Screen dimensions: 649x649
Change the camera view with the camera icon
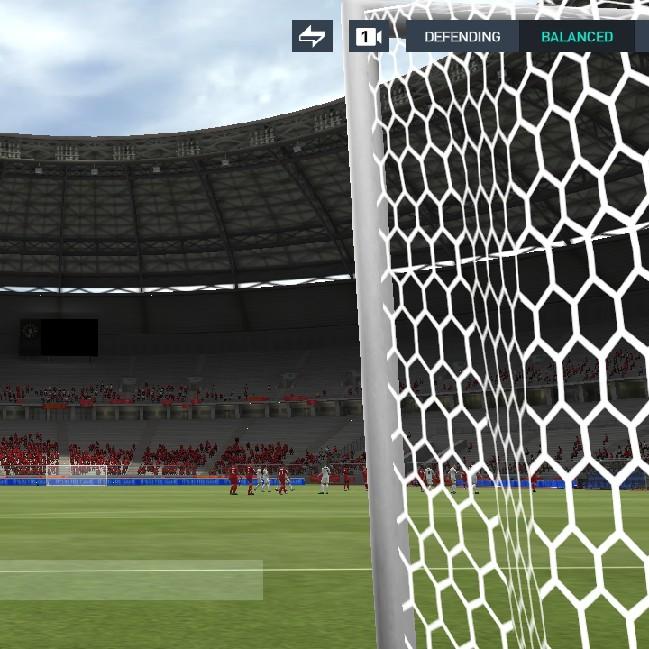point(368,37)
